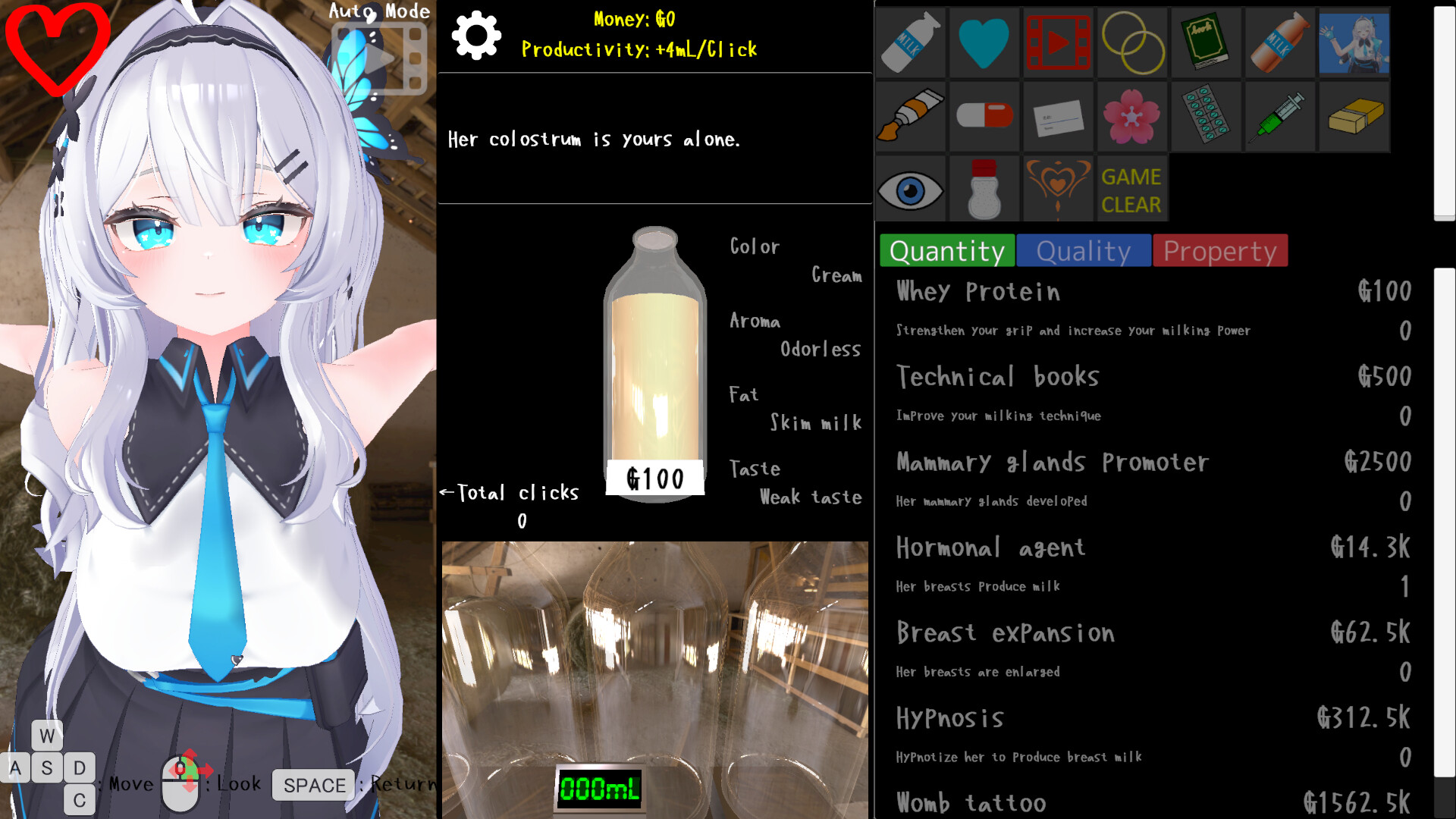
Task: Select the white milk bottle icon
Action: [x=909, y=43]
